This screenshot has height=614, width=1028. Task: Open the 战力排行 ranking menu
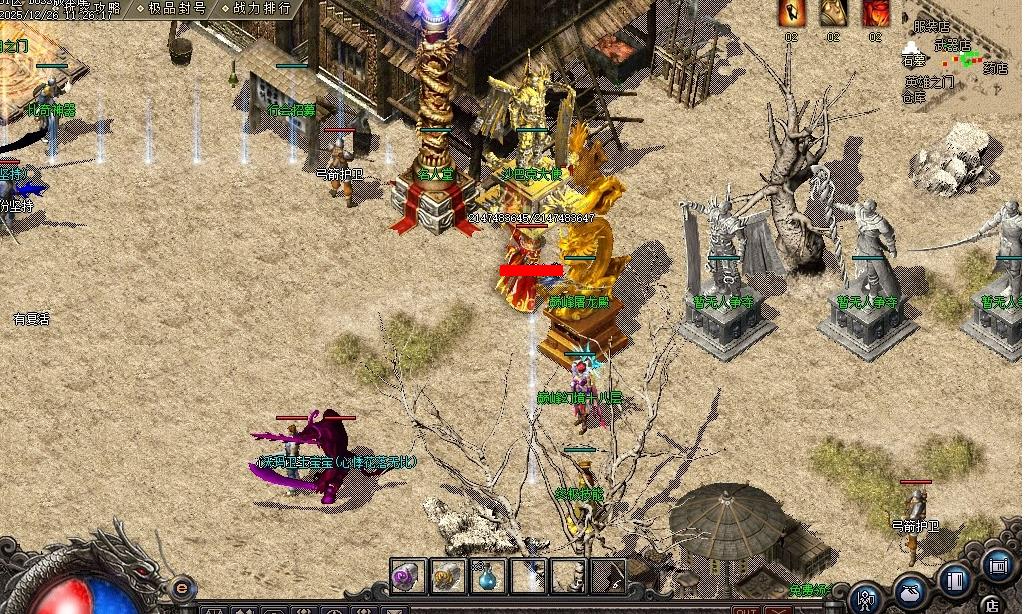pyautogui.click(x=259, y=8)
